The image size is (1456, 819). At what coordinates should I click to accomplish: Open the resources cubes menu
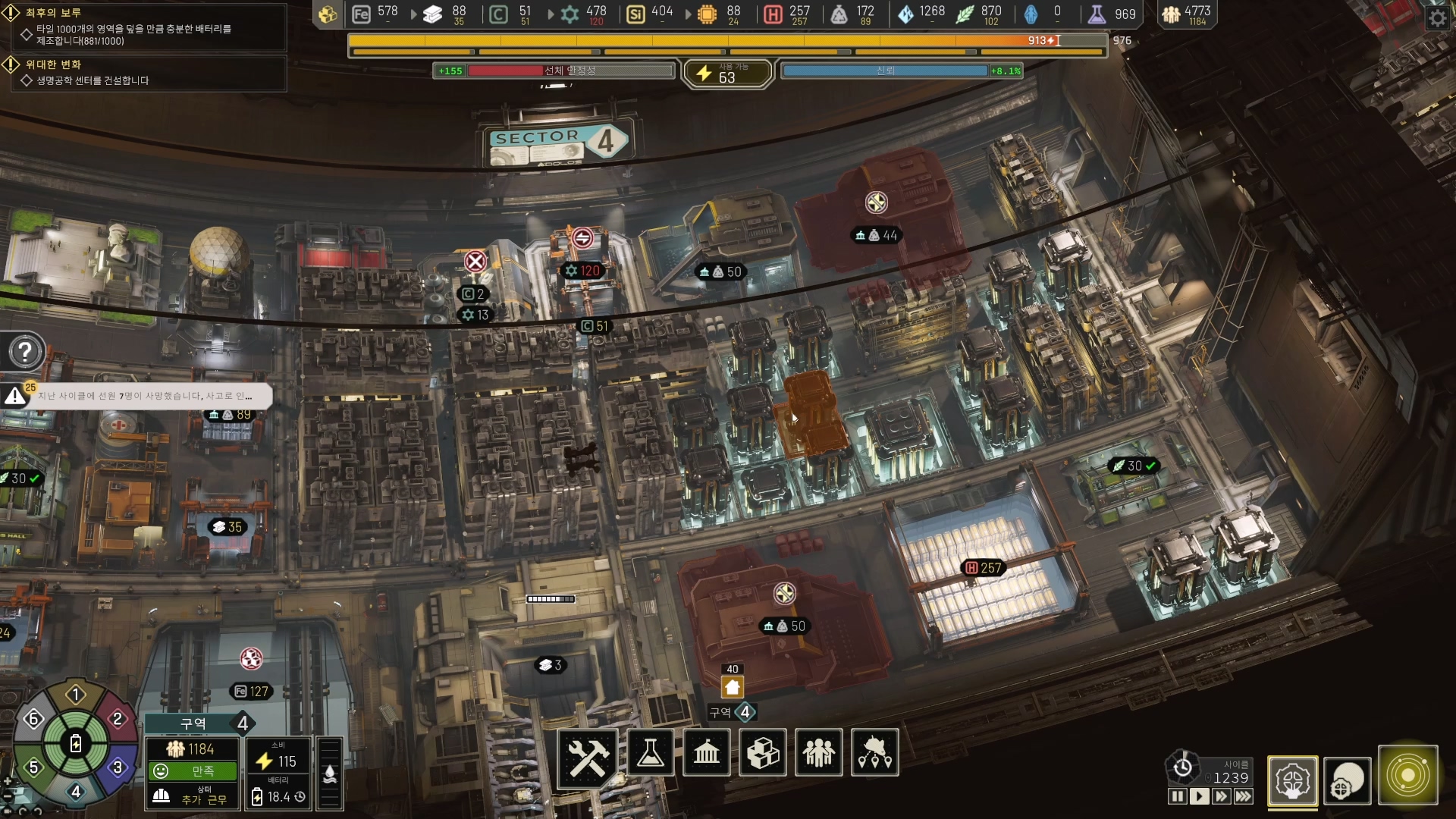(x=763, y=753)
